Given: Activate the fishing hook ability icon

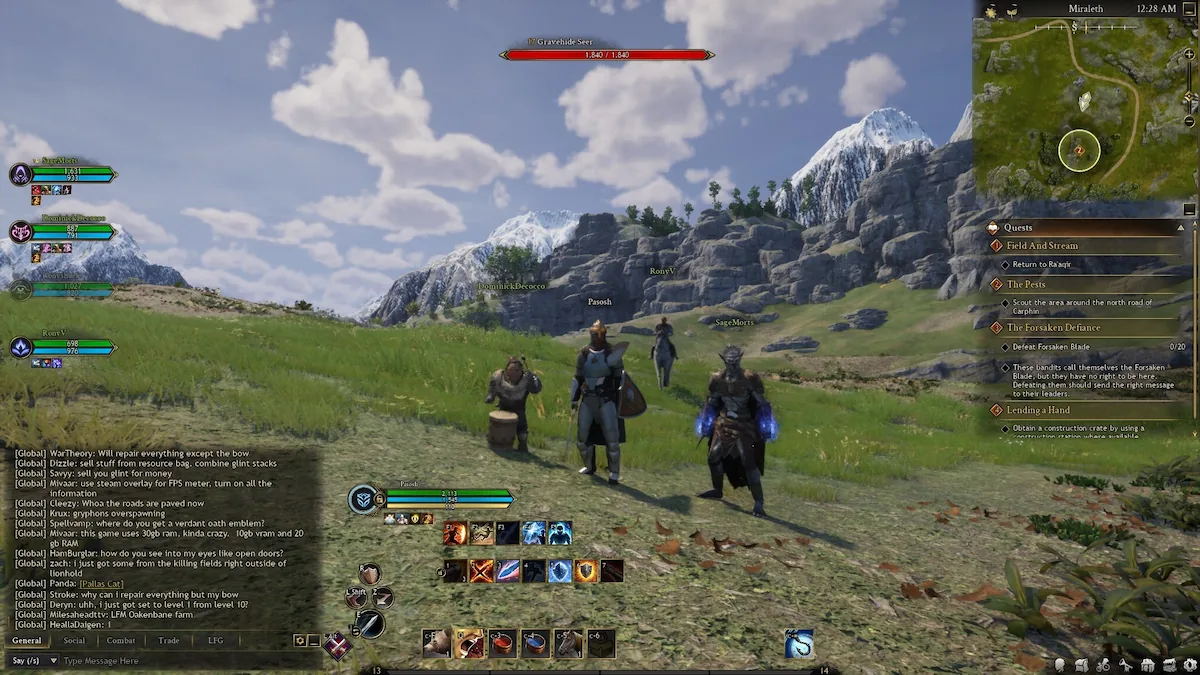Looking at the screenshot, I should point(798,643).
